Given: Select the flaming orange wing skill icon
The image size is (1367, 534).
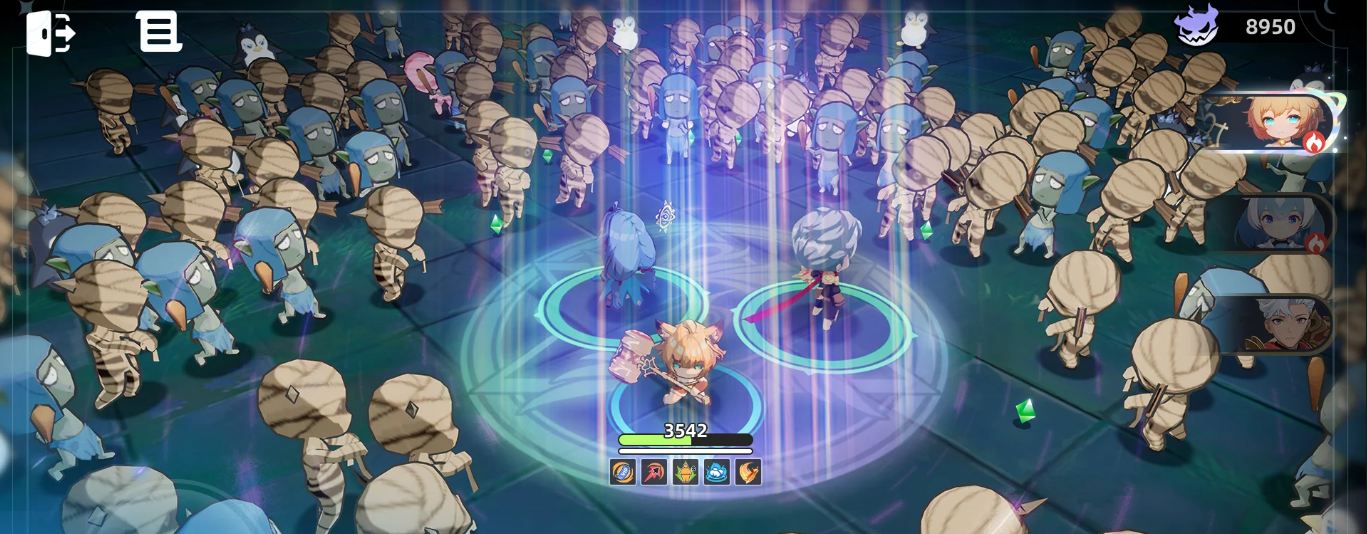Looking at the screenshot, I should tap(747, 472).
